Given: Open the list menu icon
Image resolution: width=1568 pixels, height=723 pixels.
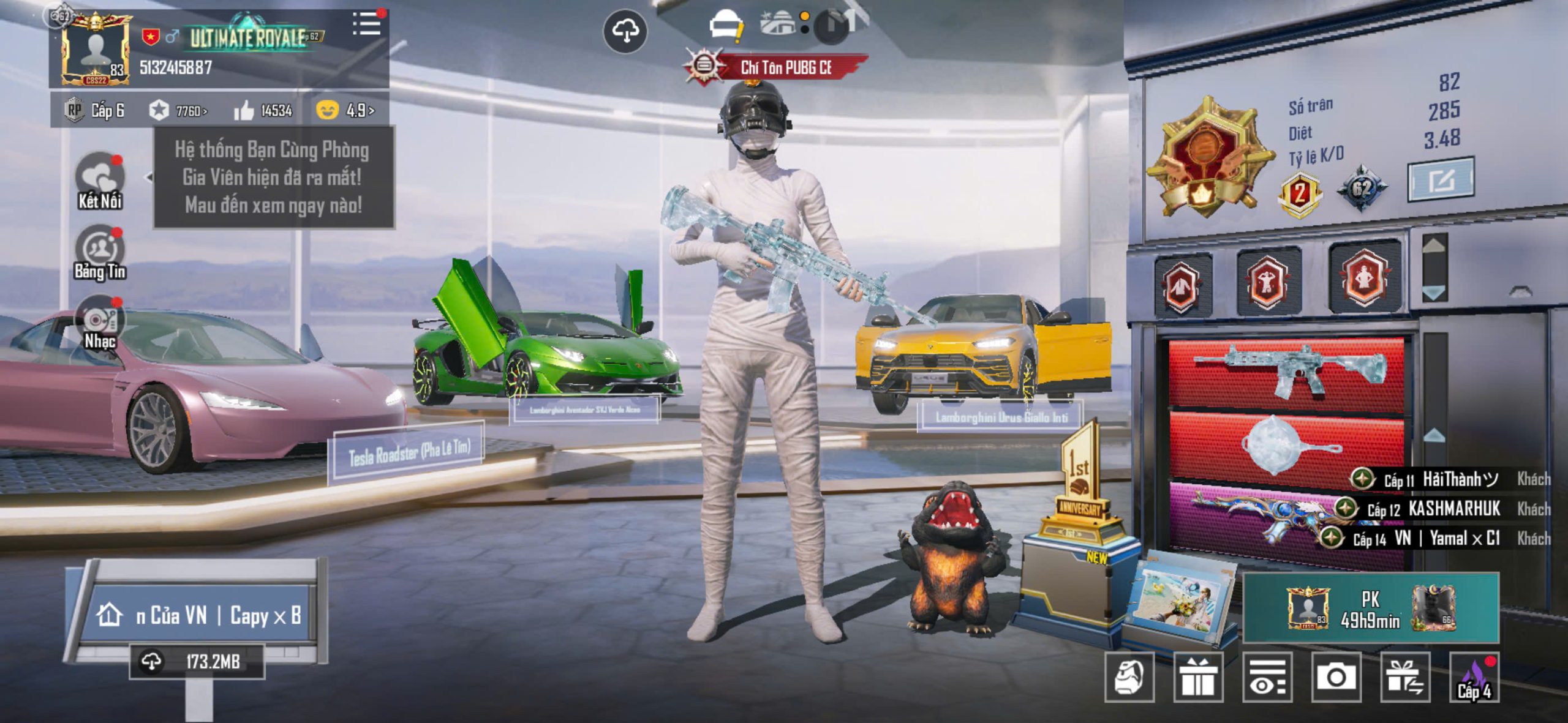Looking at the screenshot, I should 367,24.
